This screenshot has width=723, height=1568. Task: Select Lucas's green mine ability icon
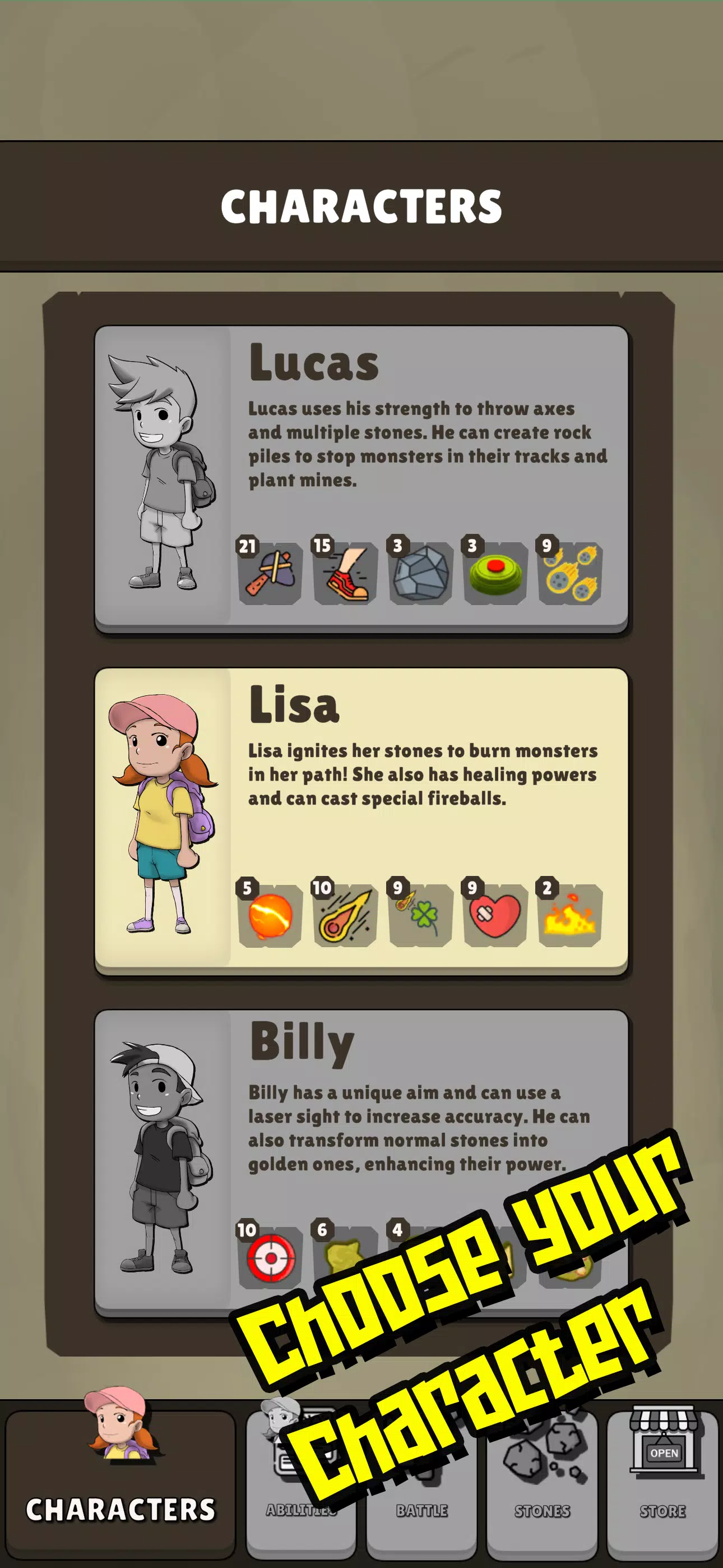click(x=495, y=573)
